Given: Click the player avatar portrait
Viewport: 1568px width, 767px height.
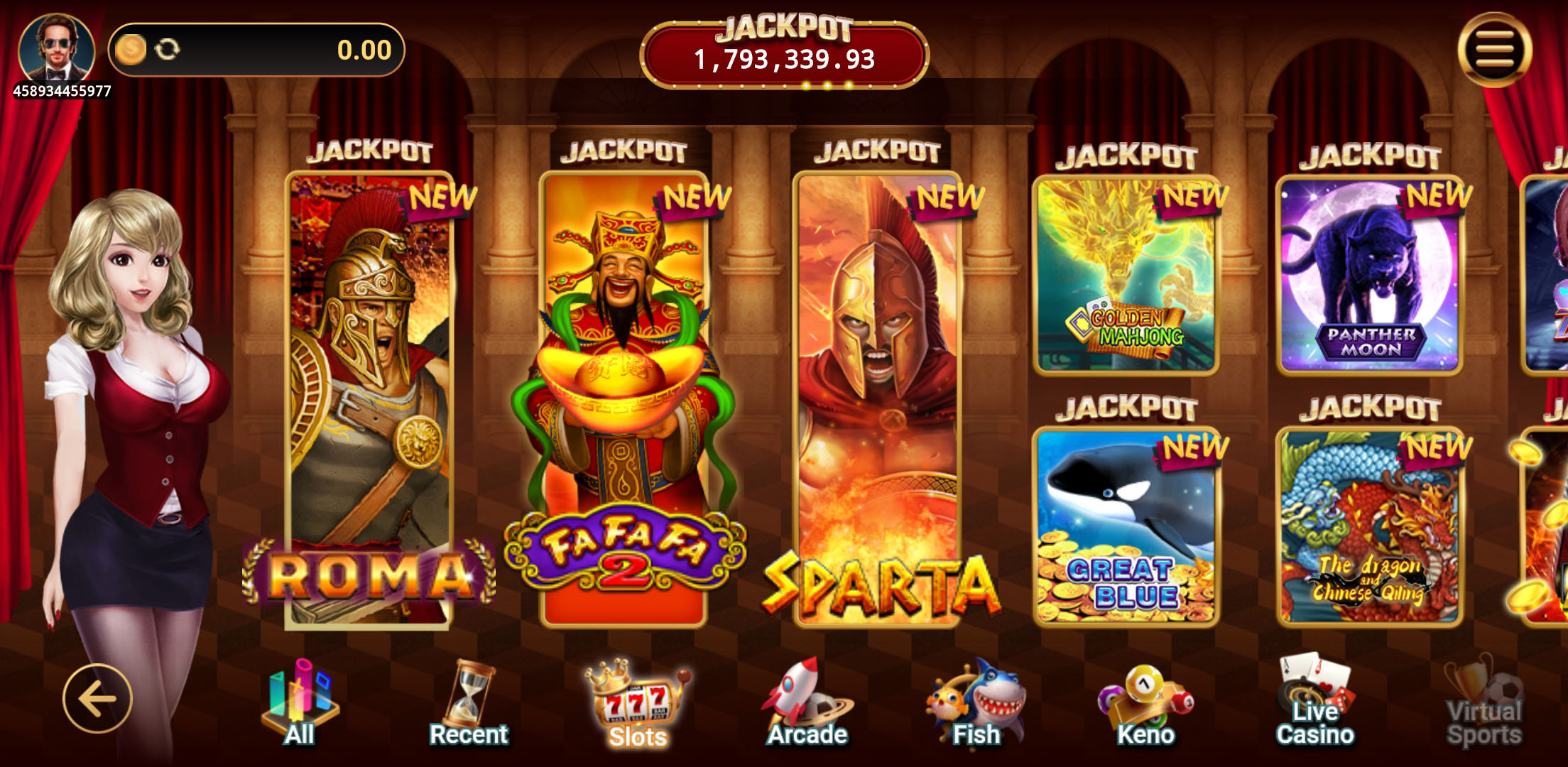Looking at the screenshot, I should 57,50.
